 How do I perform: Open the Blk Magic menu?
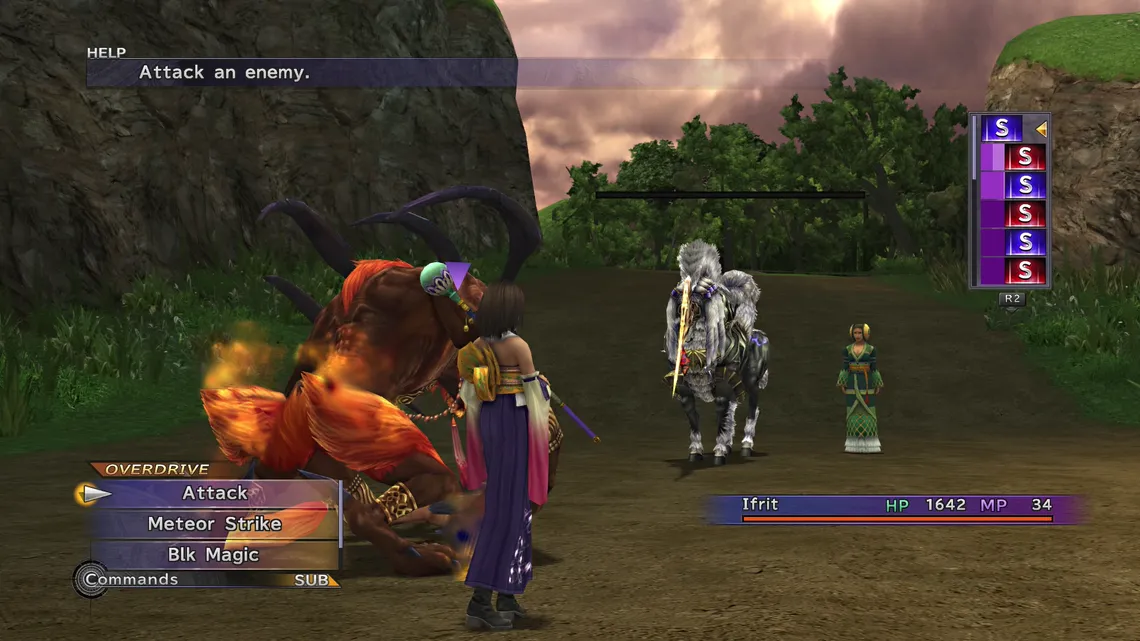click(x=214, y=555)
